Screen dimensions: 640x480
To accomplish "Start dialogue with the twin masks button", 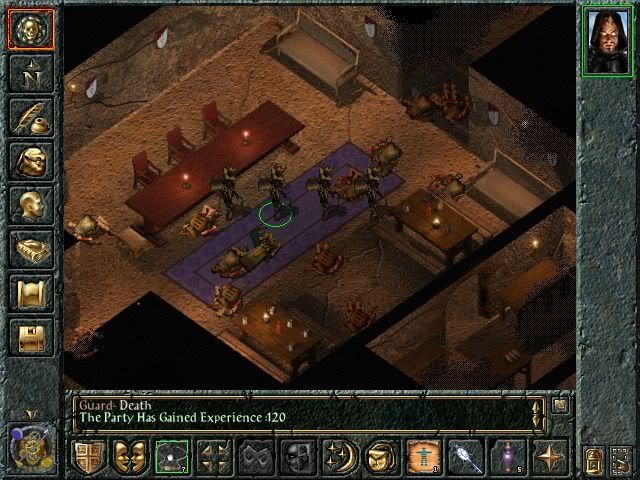I will click(129, 456).
